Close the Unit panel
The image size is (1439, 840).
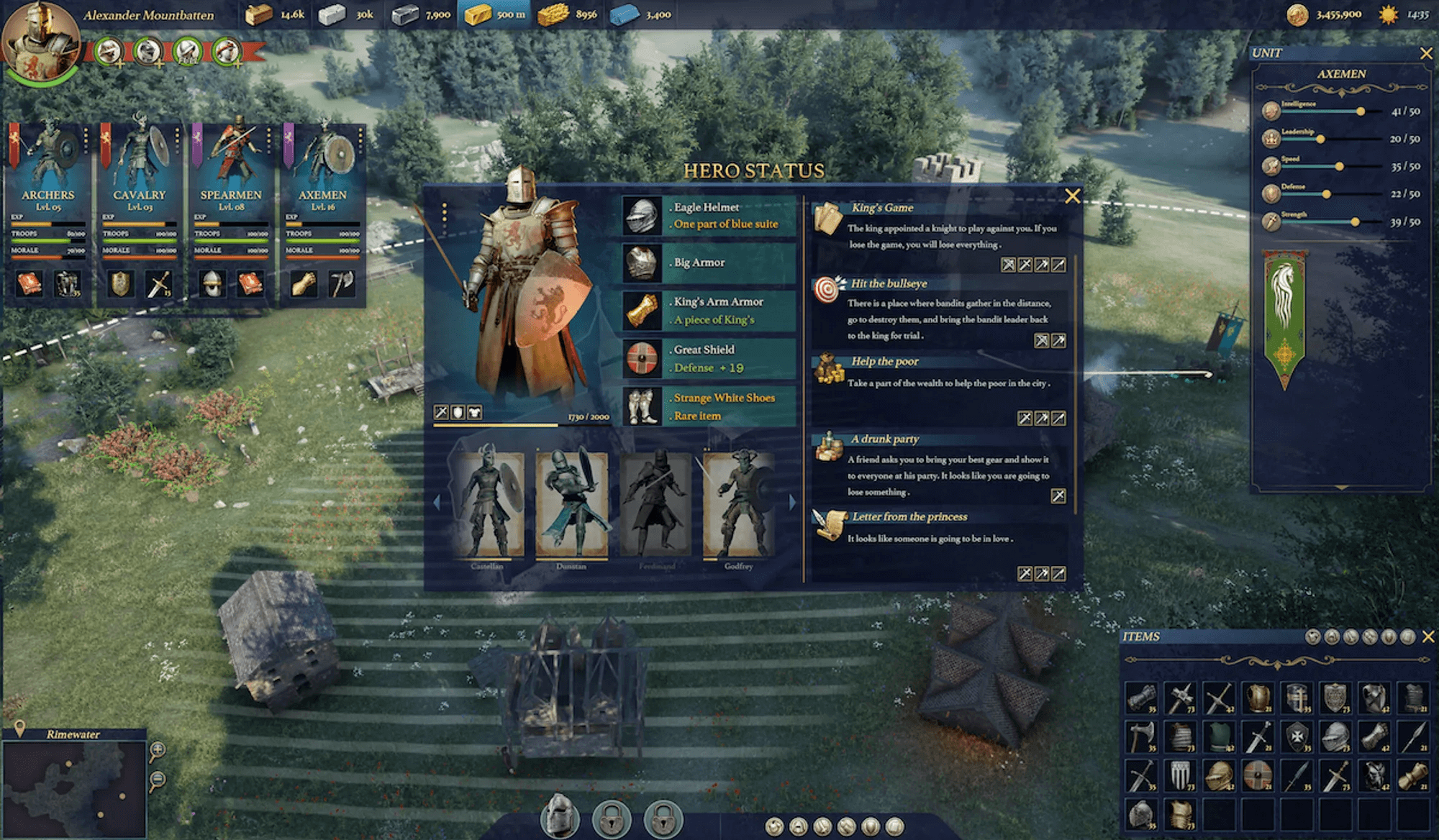tap(1425, 53)
